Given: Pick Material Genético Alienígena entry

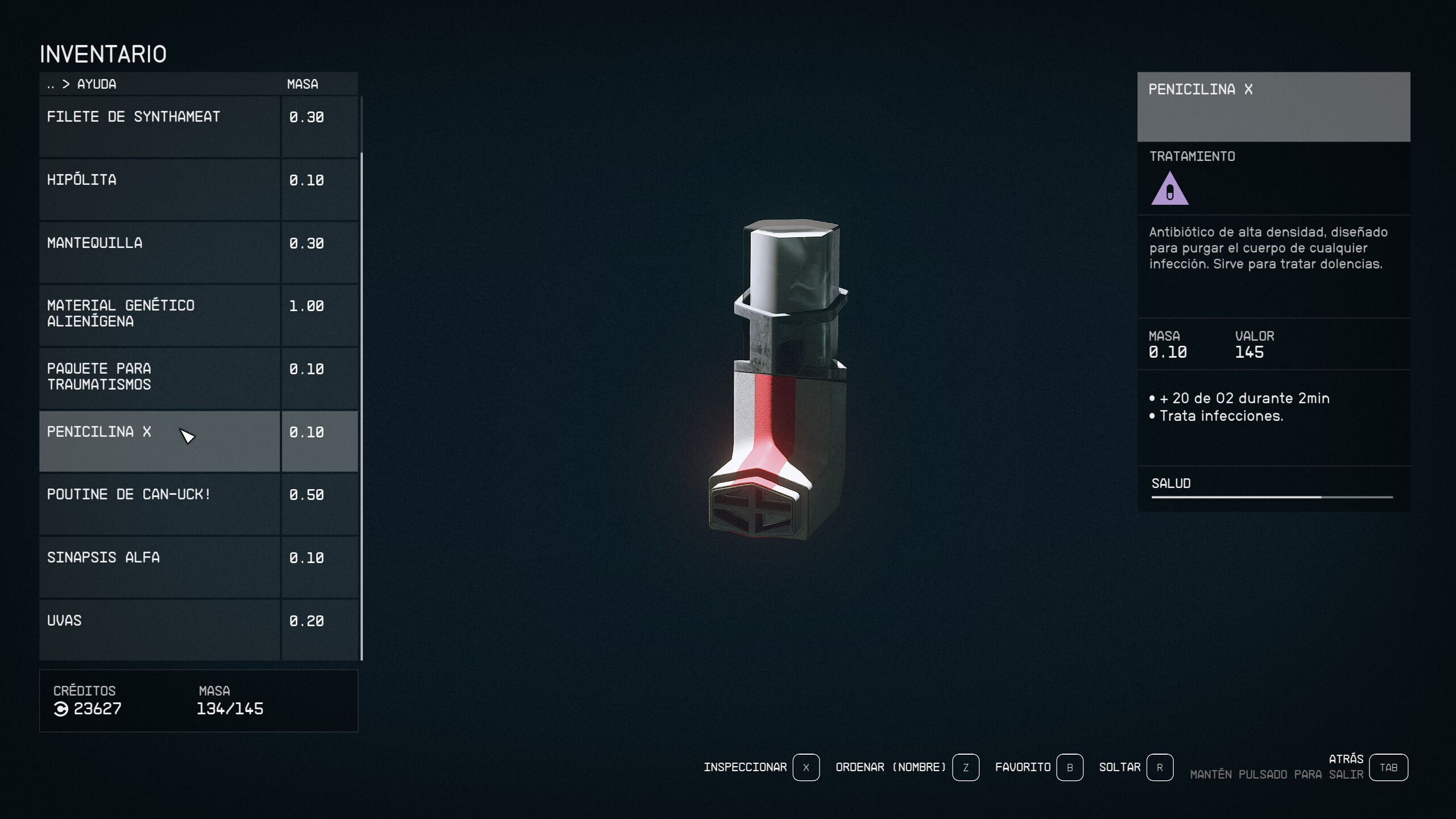Looking at the screenshot, I should pos(159,315).
